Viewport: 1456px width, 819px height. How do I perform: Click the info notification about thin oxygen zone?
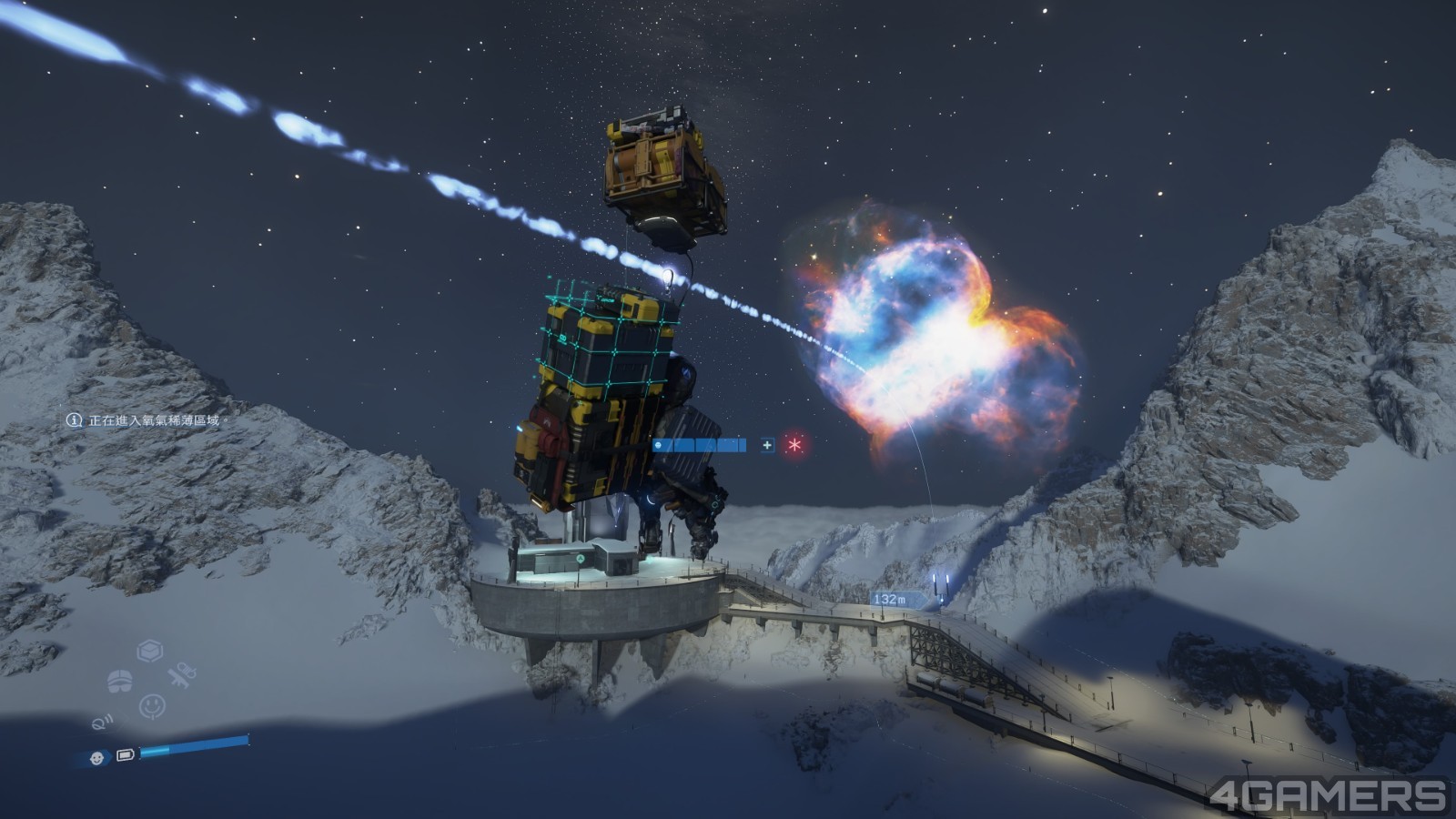144,420
